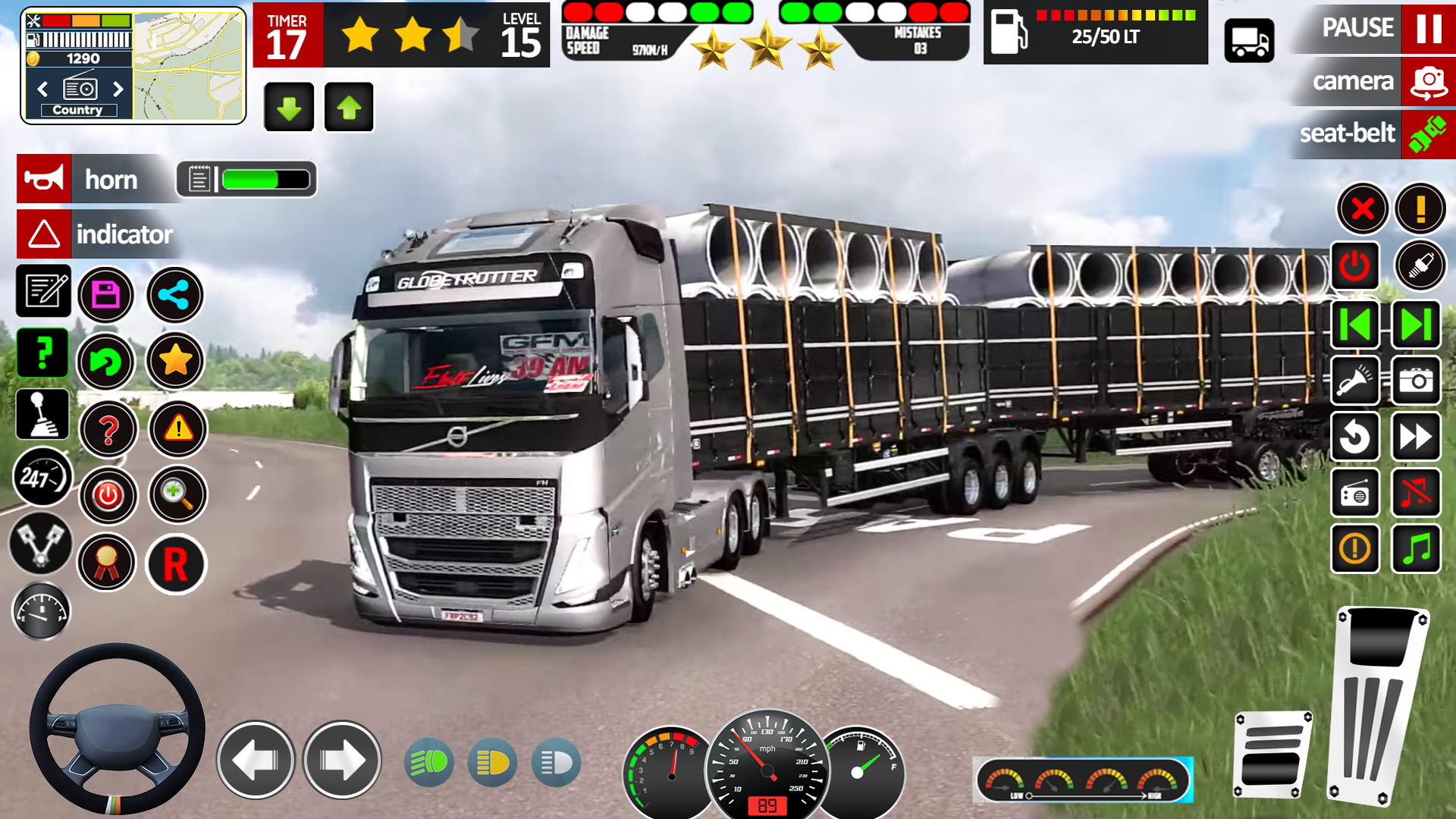Open the blue share icon
This screenshot has height=819, width=1456.
point(174,295)
